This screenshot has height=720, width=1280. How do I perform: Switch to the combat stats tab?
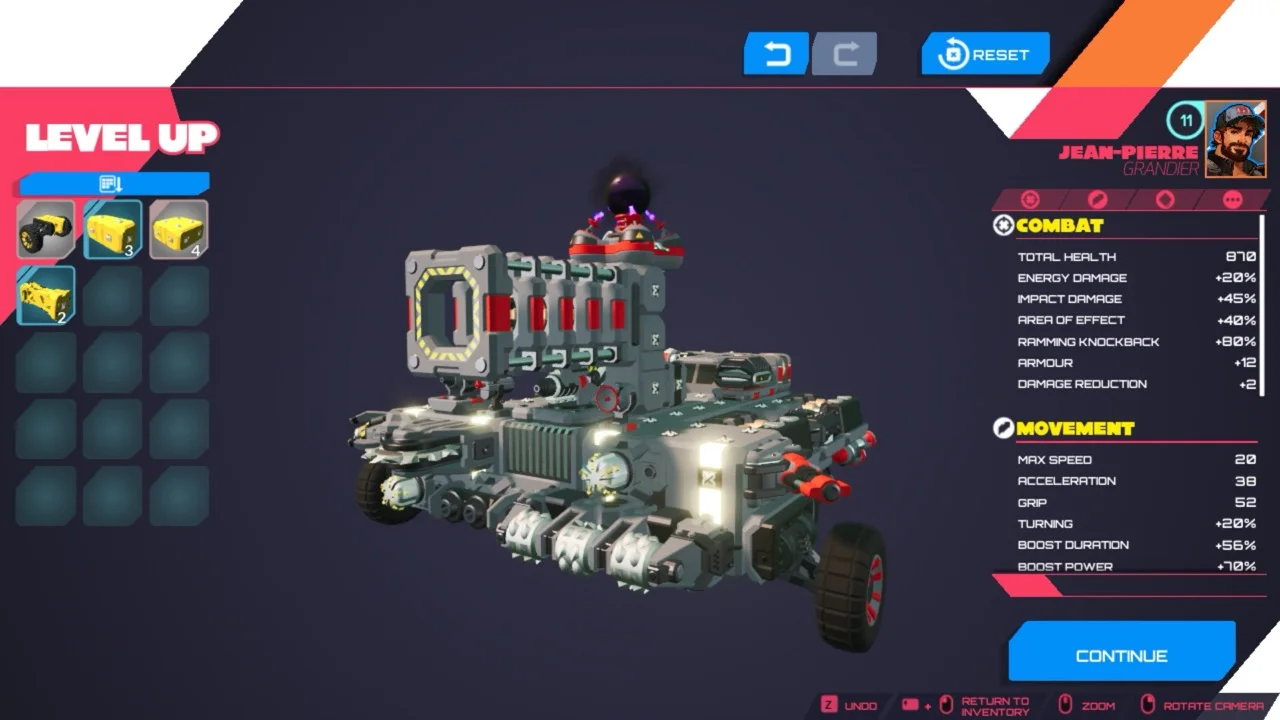pos(1030,200)
